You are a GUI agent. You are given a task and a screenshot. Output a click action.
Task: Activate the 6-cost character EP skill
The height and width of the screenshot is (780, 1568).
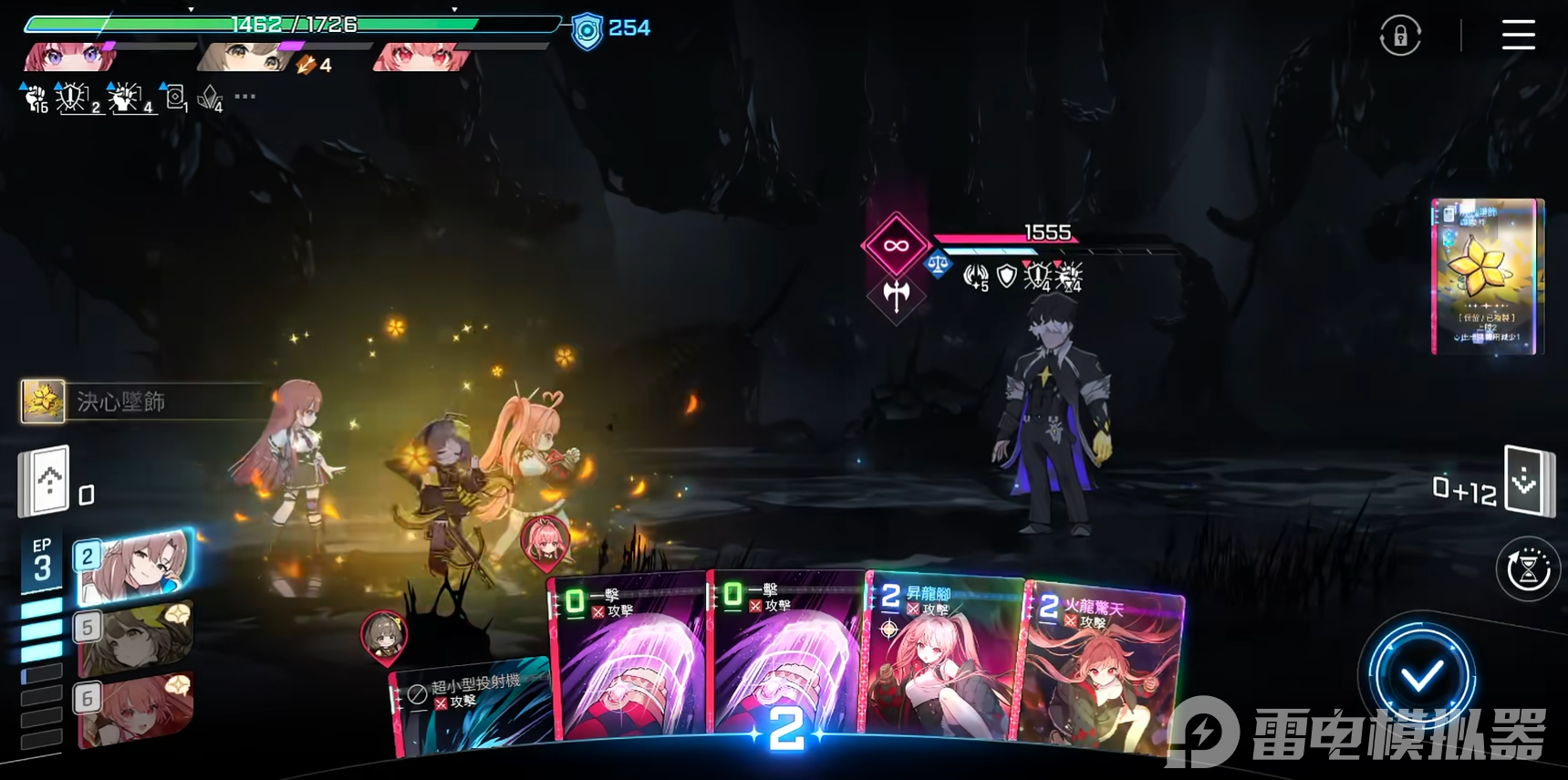[x=135, y=709]
